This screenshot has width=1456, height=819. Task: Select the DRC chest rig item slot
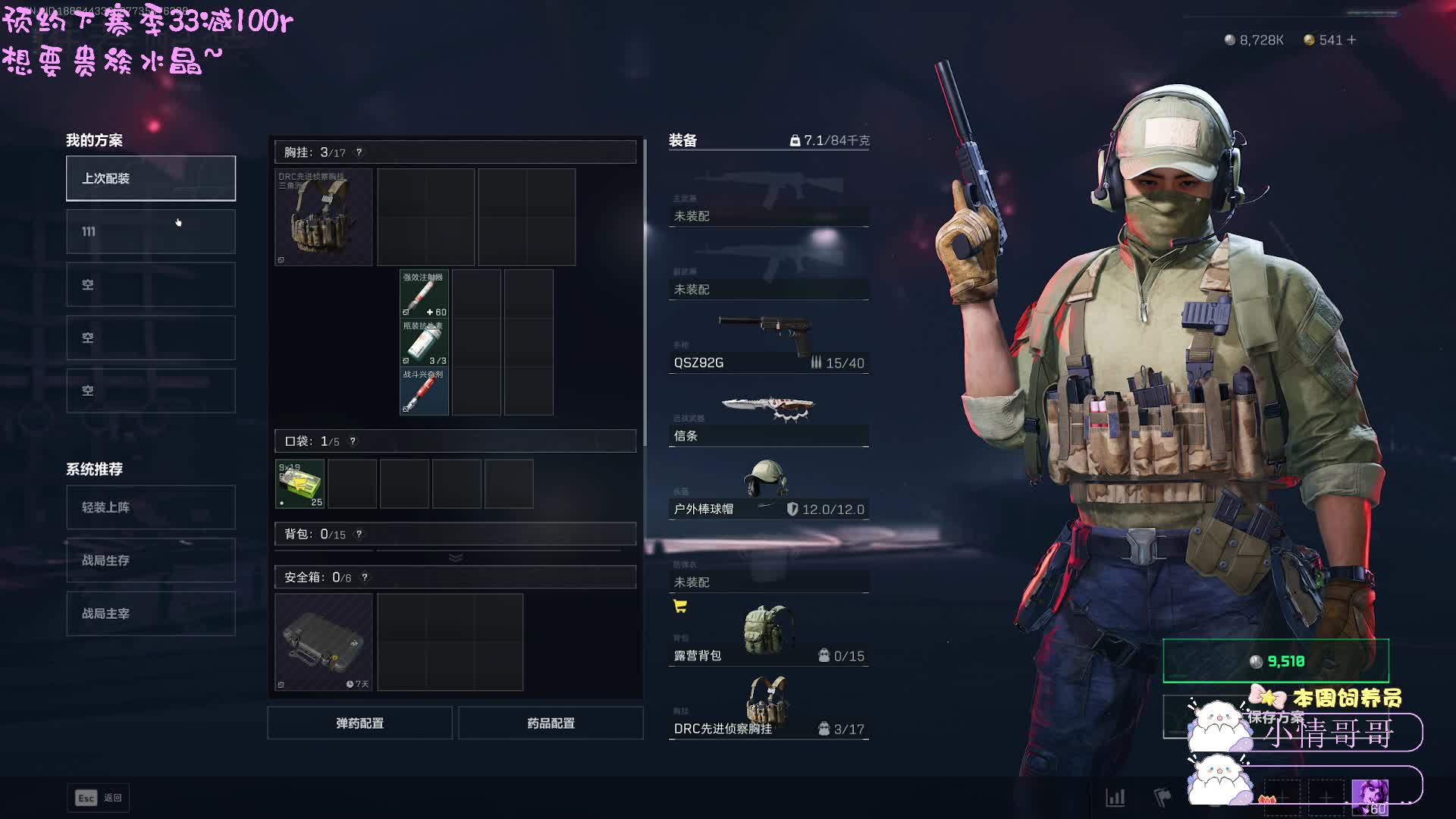tap(324, 218)
